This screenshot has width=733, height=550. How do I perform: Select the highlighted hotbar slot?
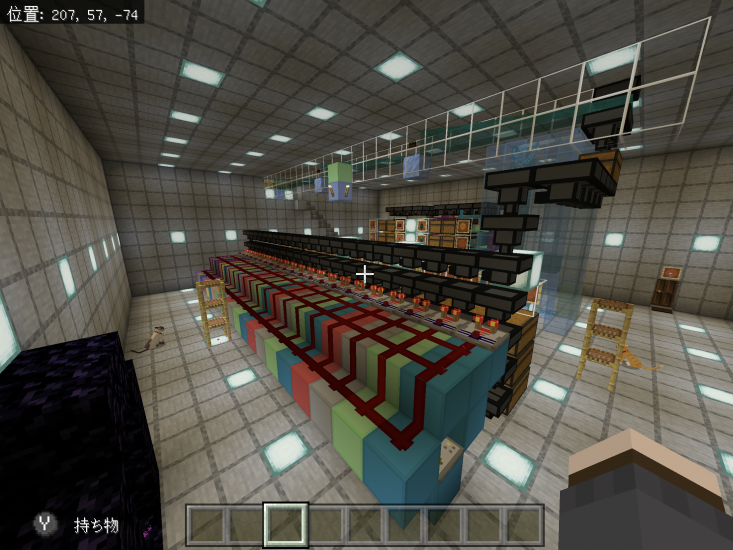click(x=285, y=525)
